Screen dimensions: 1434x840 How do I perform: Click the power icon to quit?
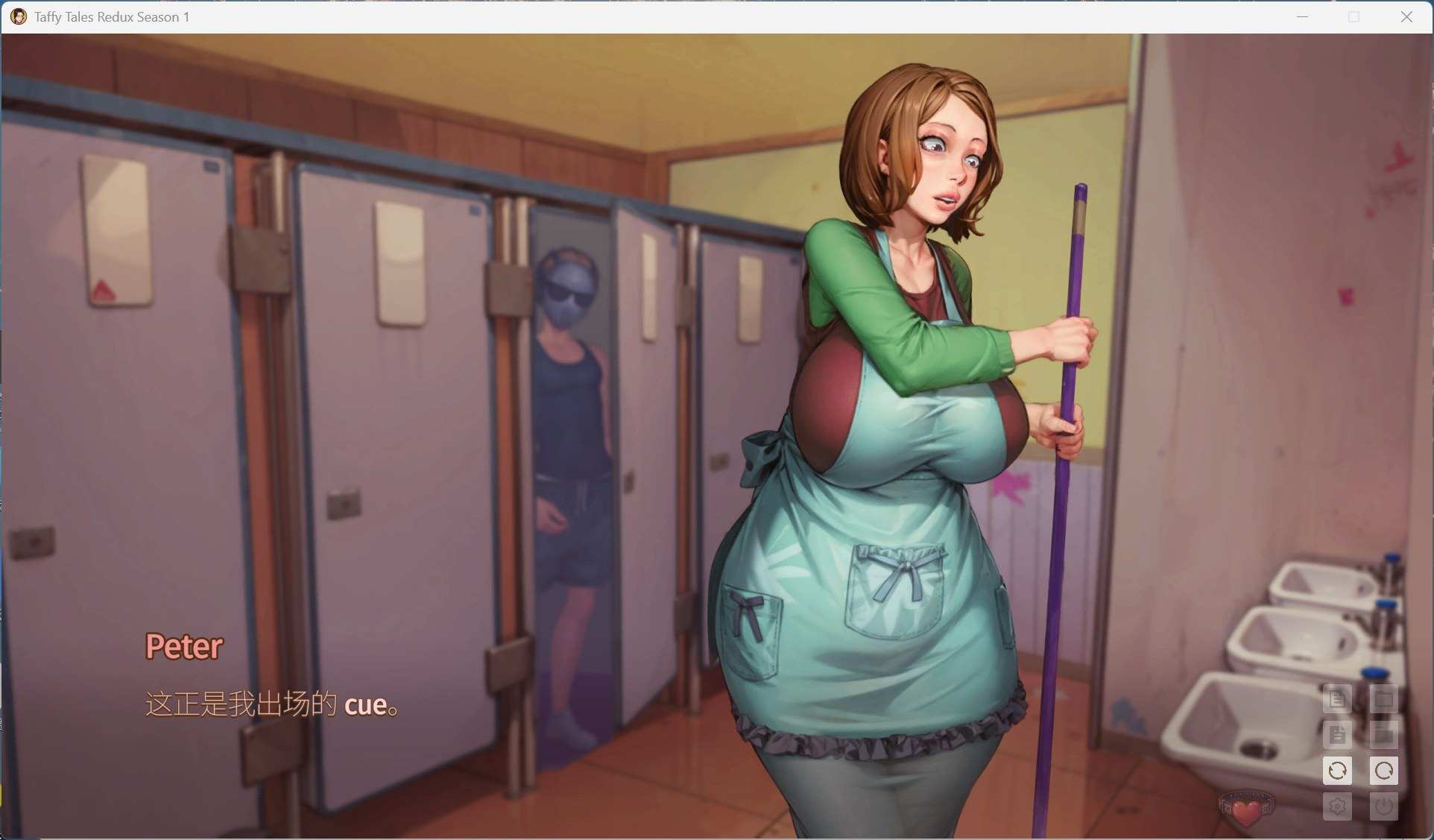pyautogui.click(x=1383, y=806)
